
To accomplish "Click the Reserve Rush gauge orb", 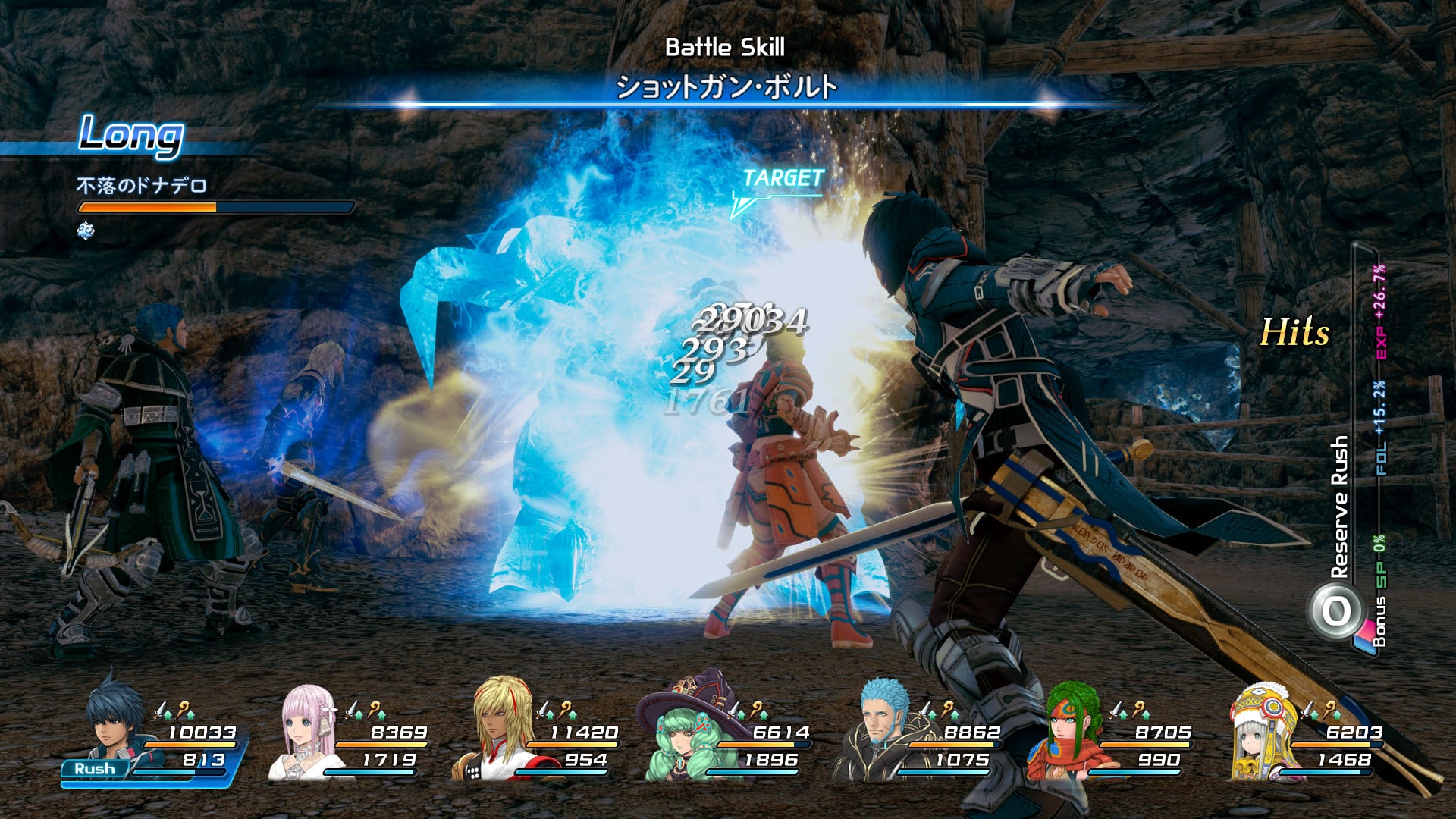I will click(x=1336, y=611).
